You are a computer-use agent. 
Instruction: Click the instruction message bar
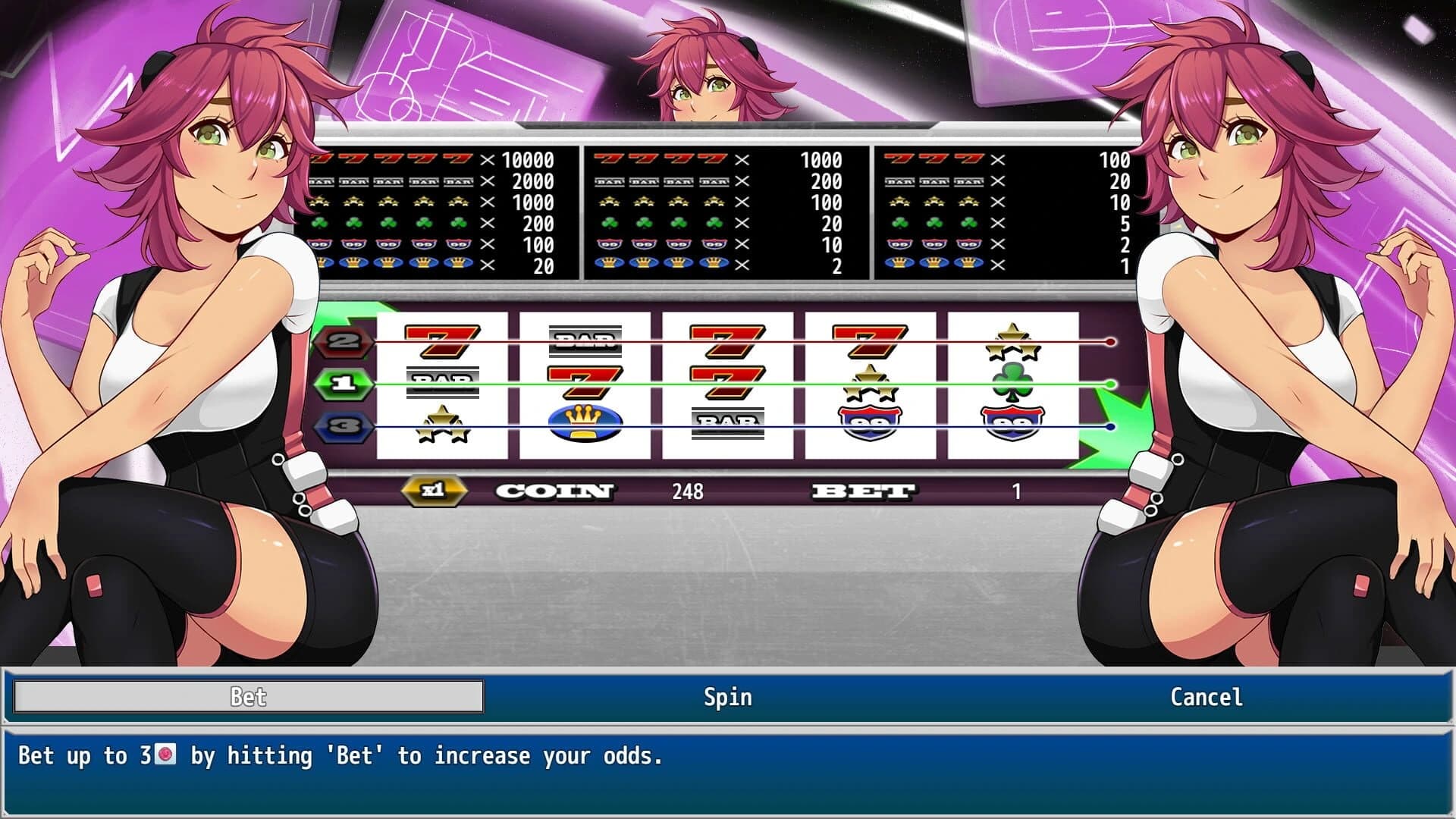pyautogui.click(x=341, y=756)
